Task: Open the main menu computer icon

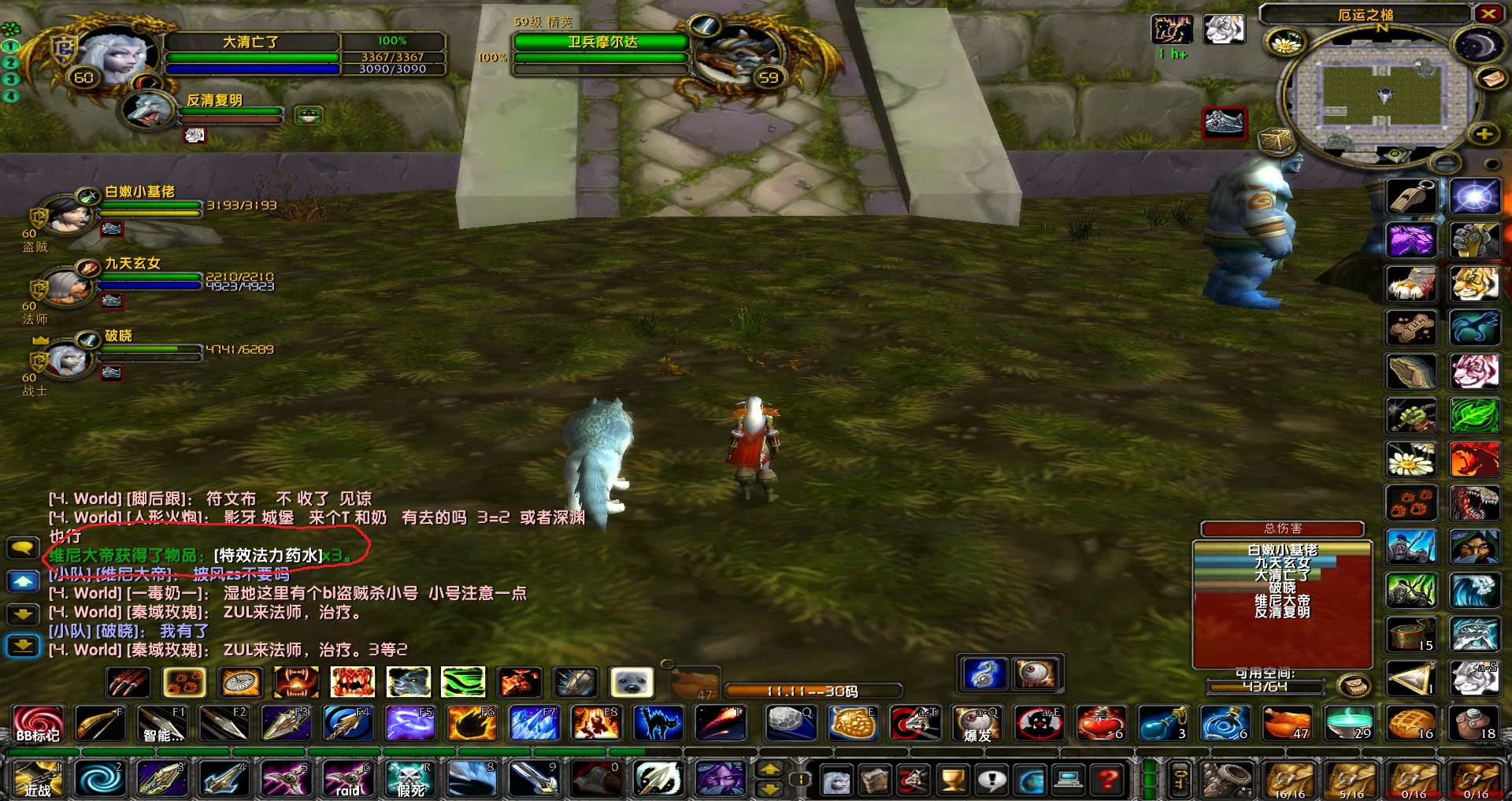Action: pyautogui.click(x=1069, y=781)
